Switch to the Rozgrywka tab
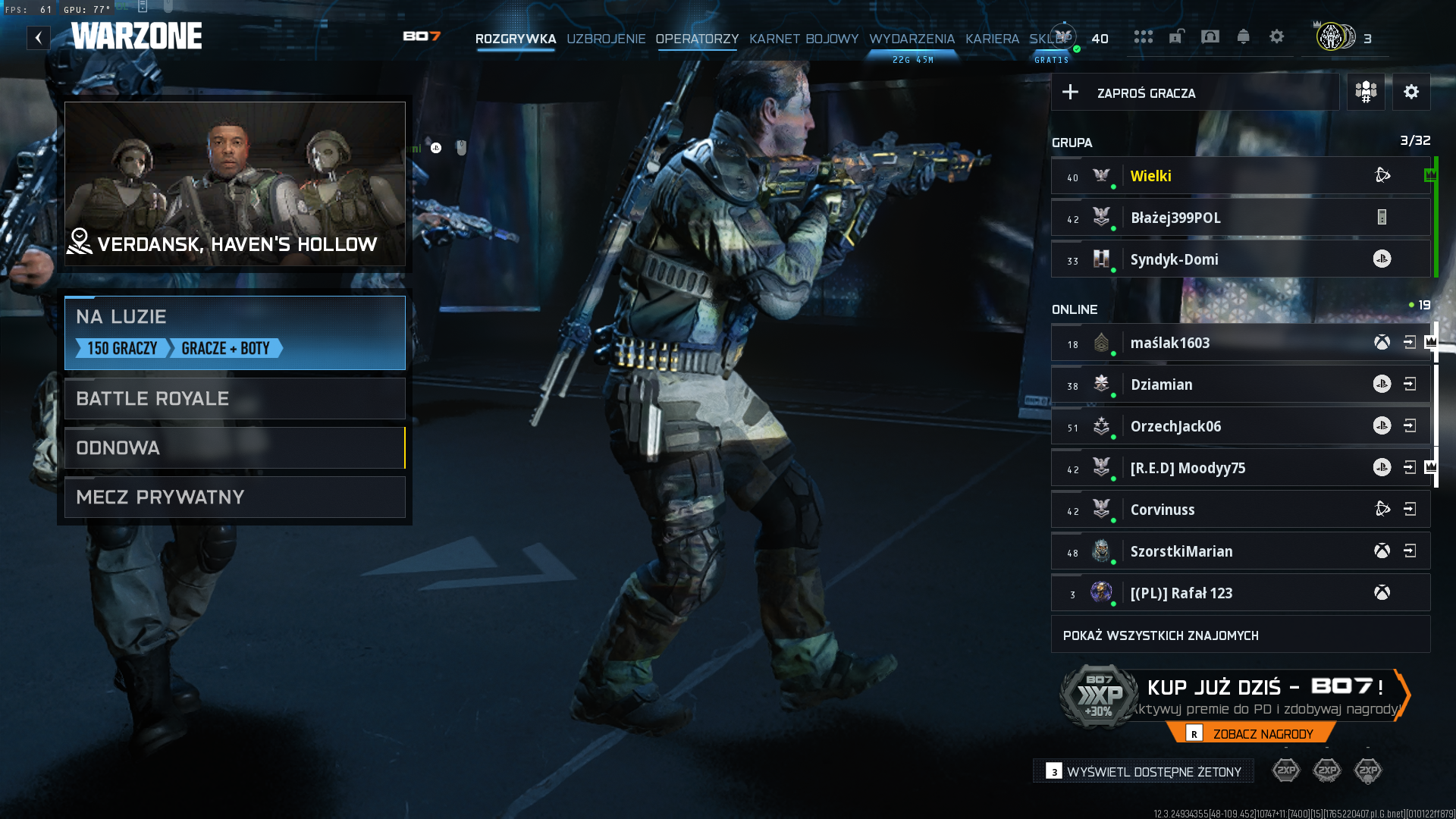 click(x=516, y=39)
